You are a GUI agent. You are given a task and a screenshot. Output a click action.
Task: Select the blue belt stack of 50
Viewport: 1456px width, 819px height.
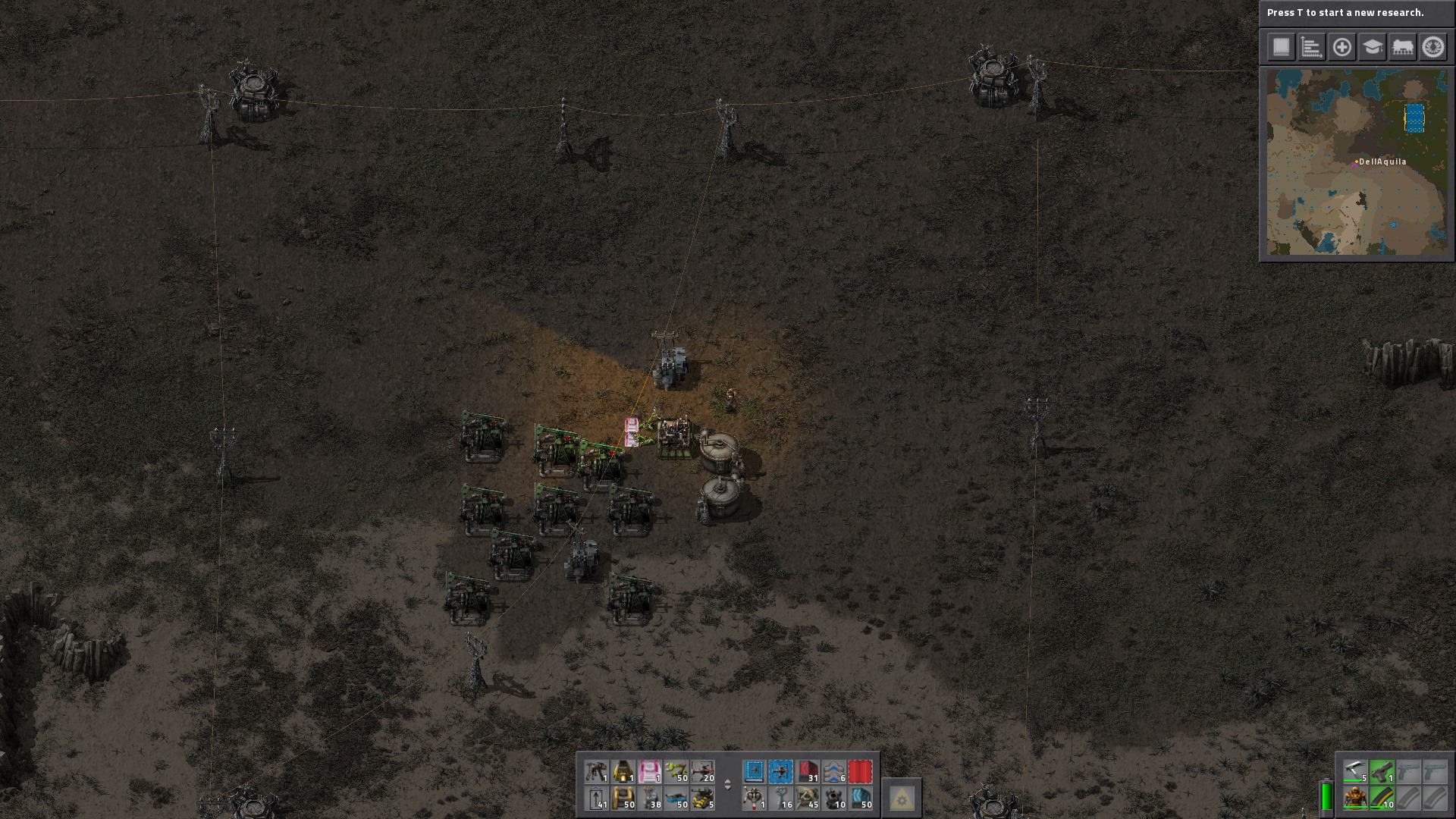point(860,799)
